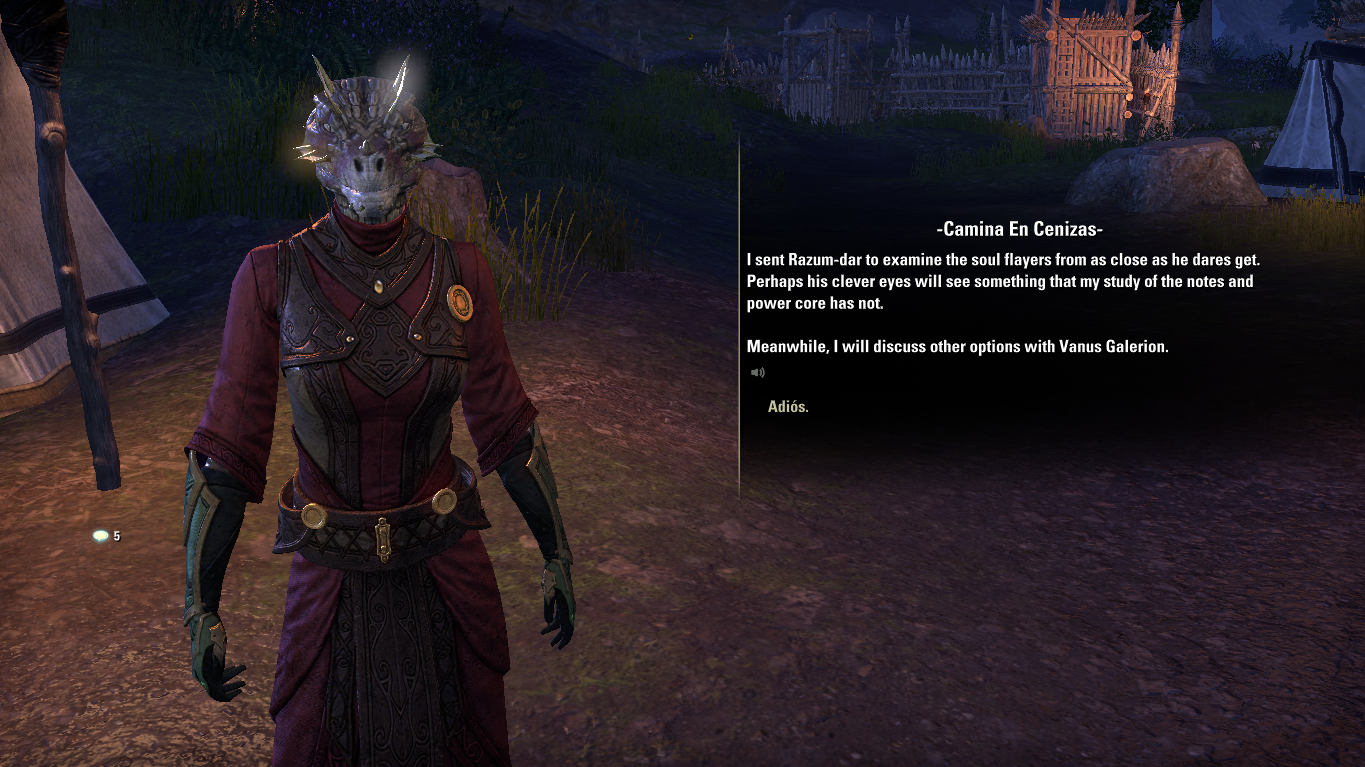Choose the "Adiós." dialogue reply
Screen dimensions: 1365x767
coord(788,407)
